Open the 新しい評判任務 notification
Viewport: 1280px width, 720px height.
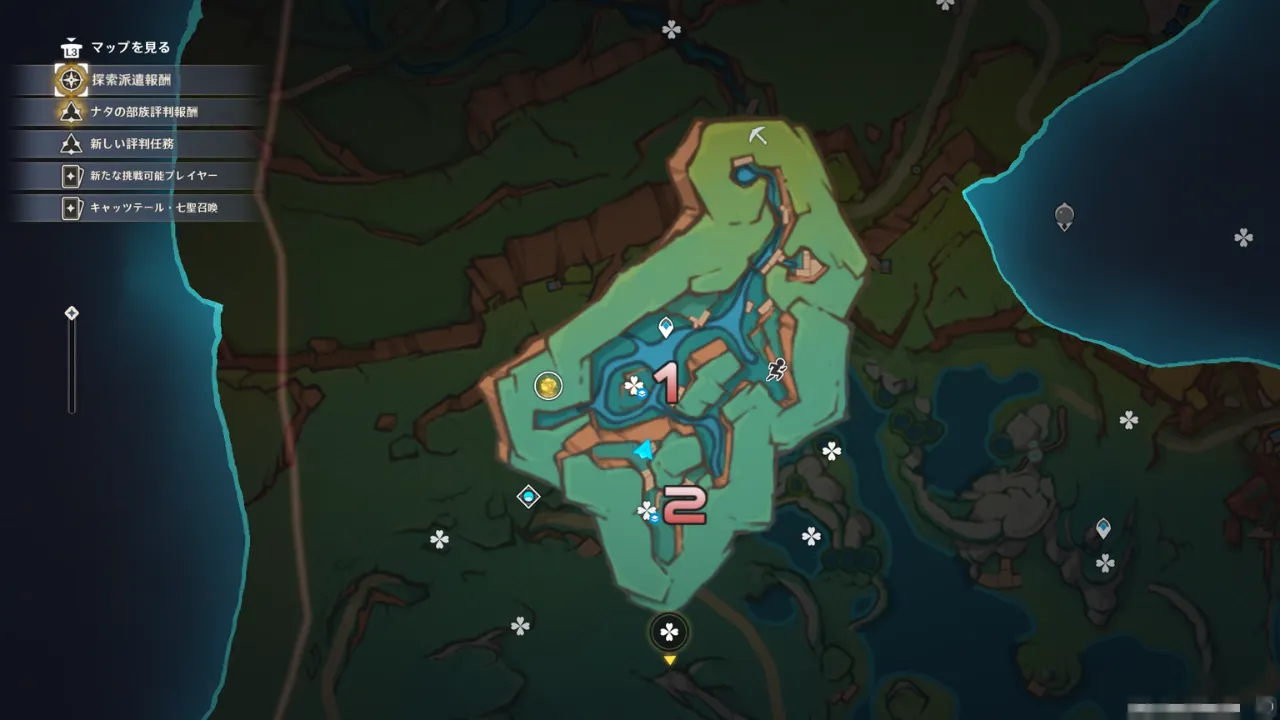pyautogui.click(x=131, y=144)
